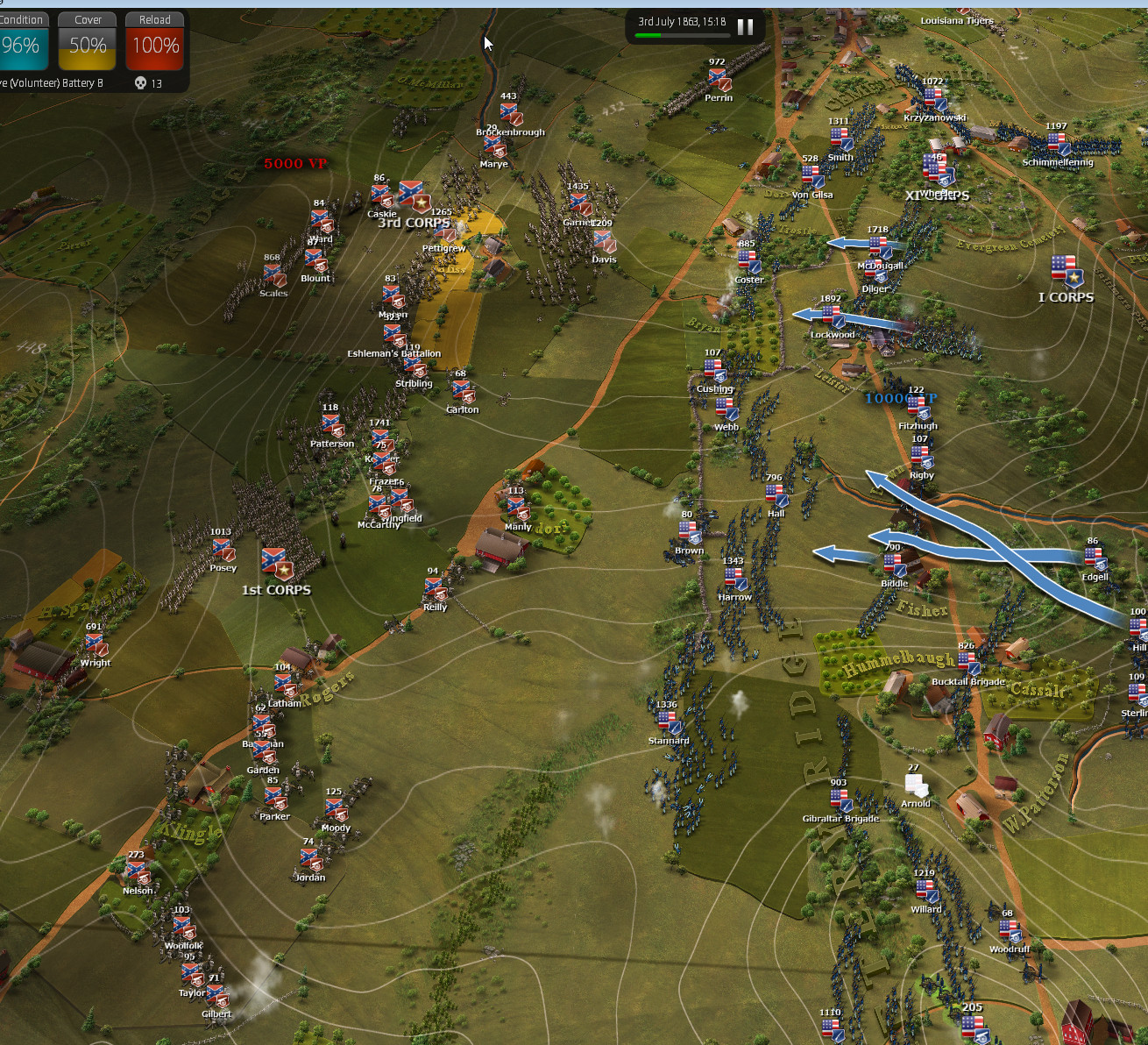Select Perrin's brigade flag
The width and height of the screenshot is (1148, 1045).
[x=719, y=80]
